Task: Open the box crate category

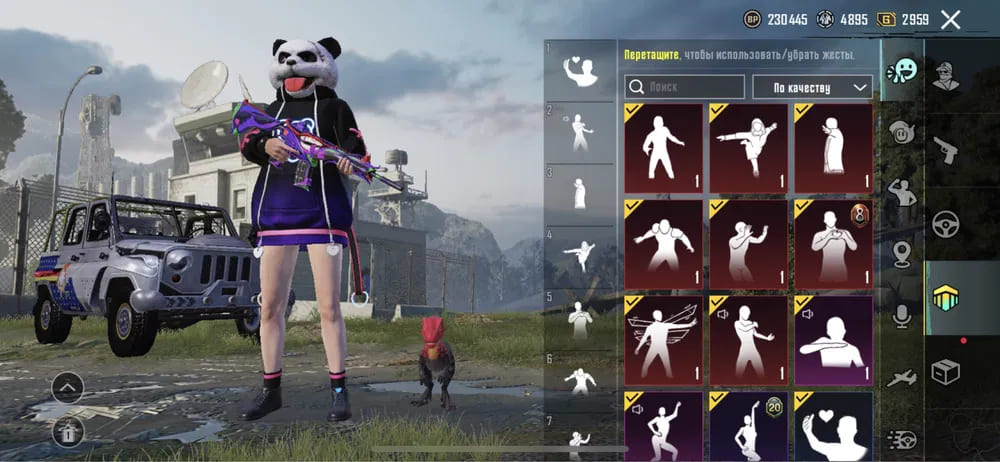Action: pos(946,372)
